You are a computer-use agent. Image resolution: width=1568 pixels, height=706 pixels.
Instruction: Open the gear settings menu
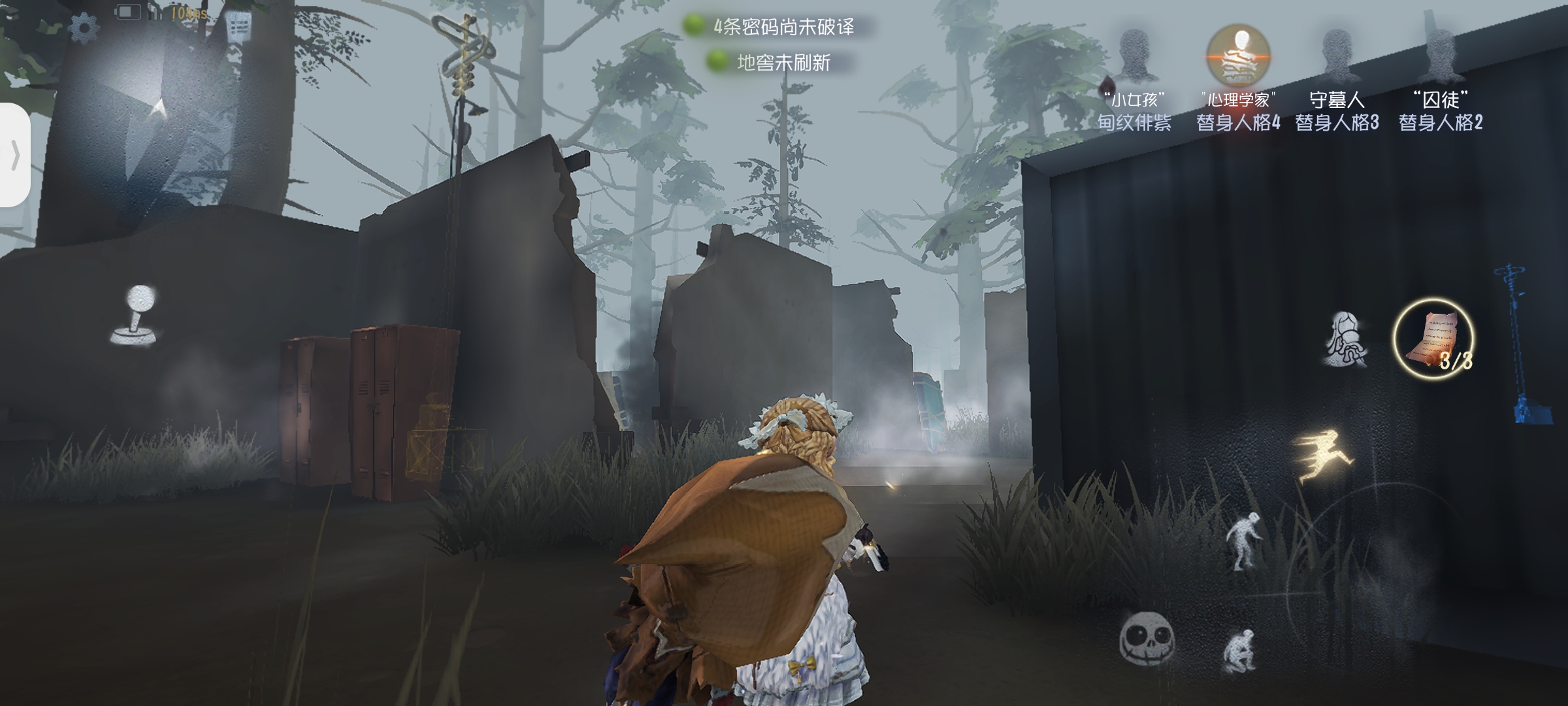(x=84, y=27)
